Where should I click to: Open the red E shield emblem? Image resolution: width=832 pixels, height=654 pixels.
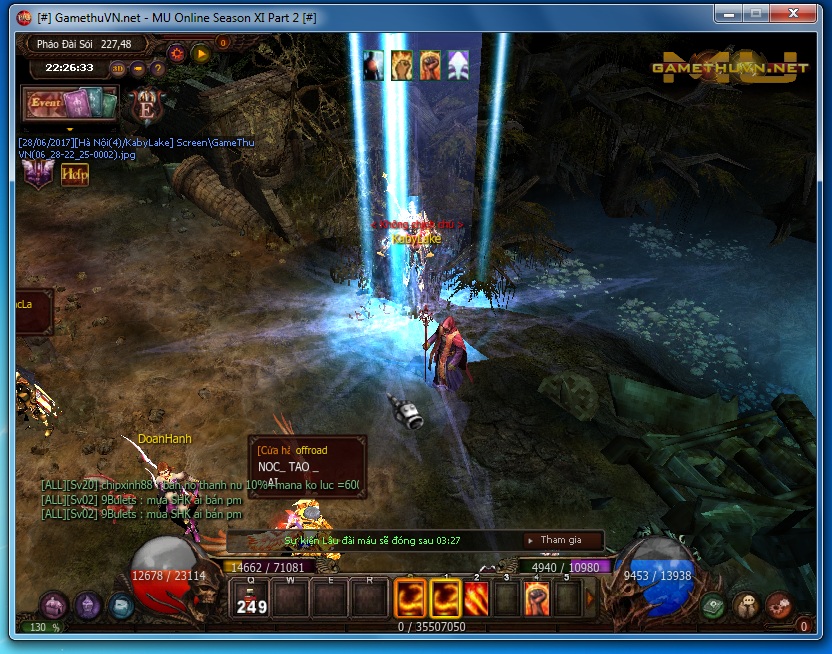click(148, 104)
